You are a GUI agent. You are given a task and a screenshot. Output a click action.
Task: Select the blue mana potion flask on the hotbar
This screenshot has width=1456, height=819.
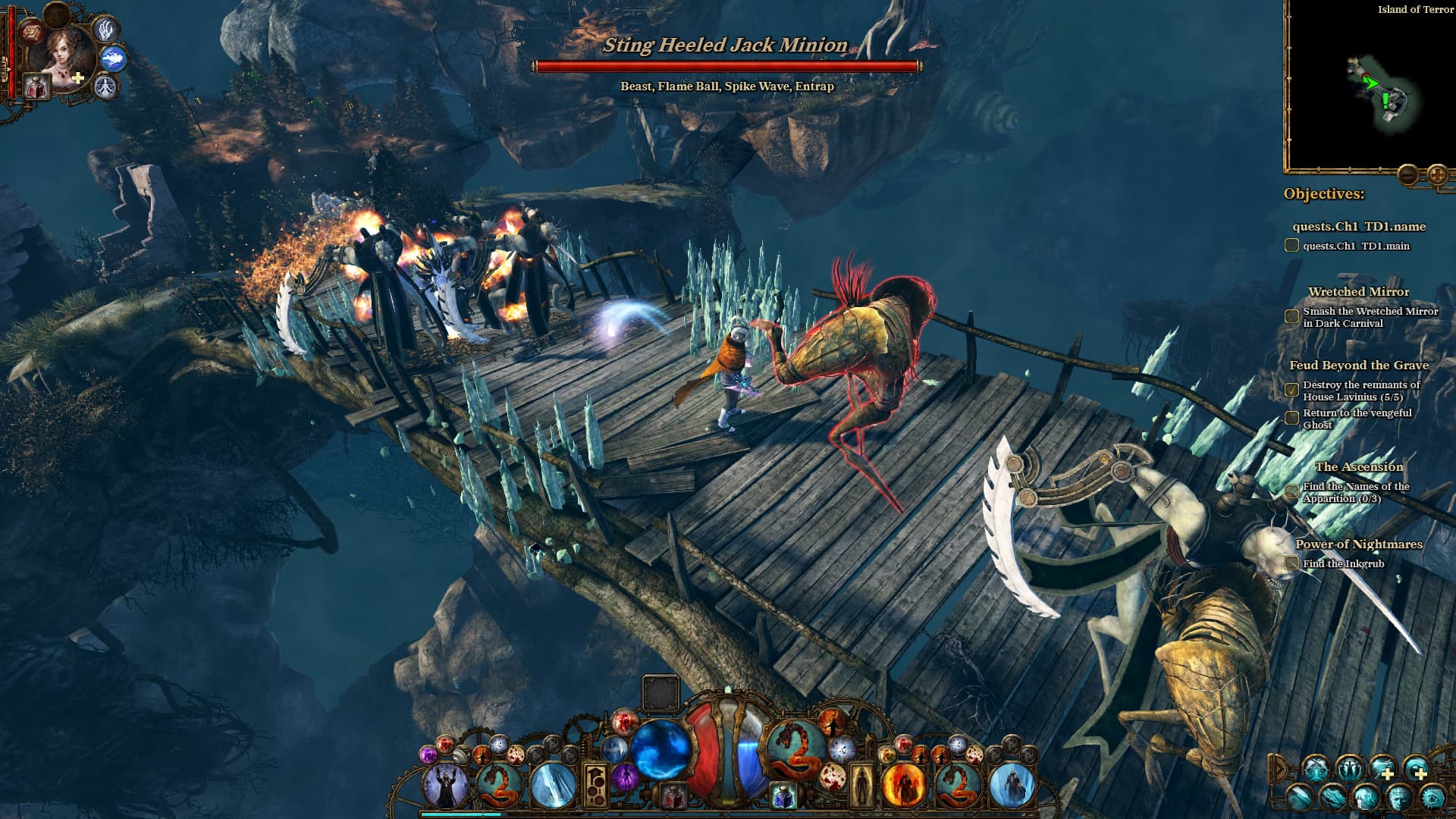[783, 794]
